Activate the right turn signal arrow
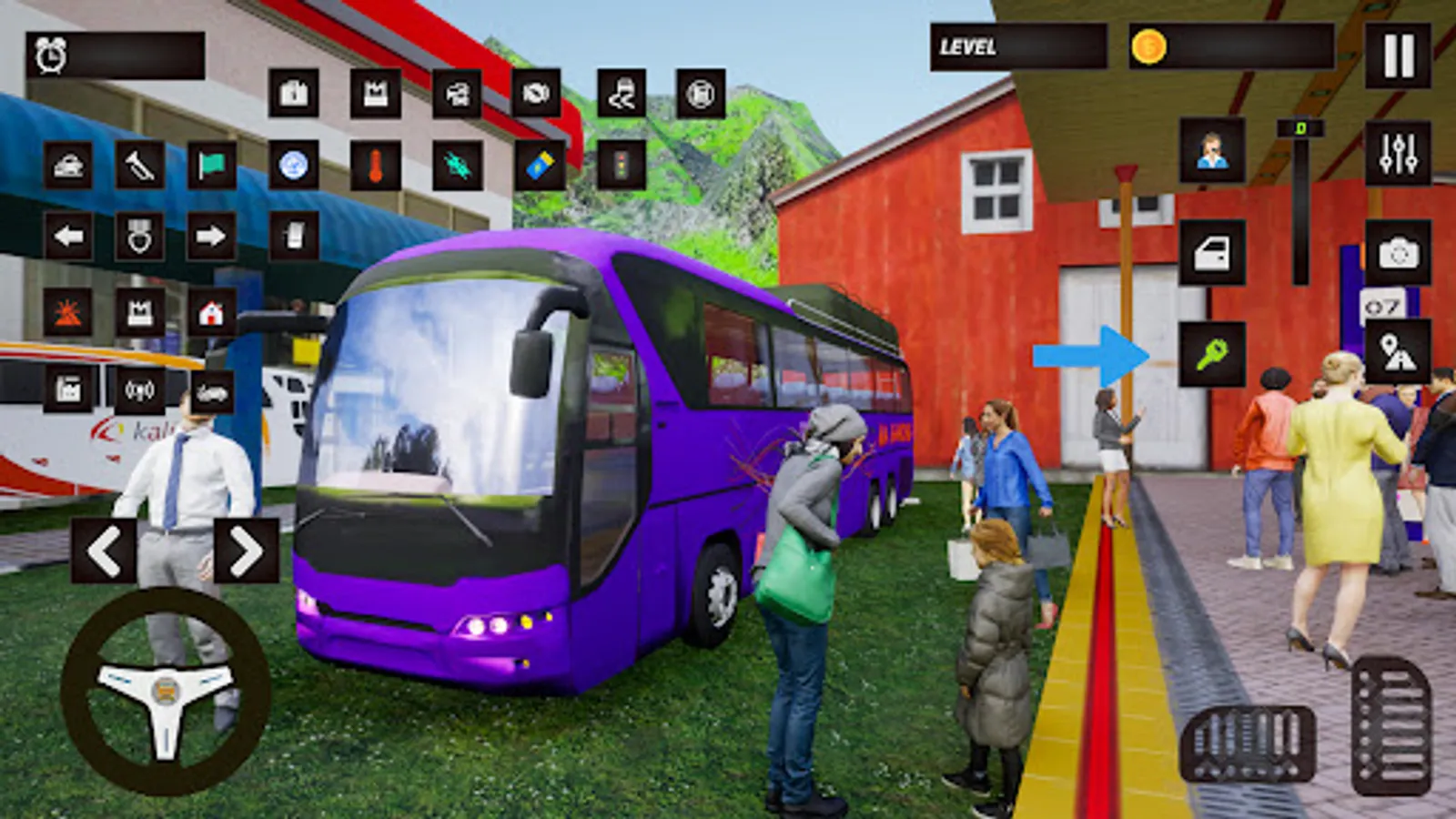 (x=210, y=237)
